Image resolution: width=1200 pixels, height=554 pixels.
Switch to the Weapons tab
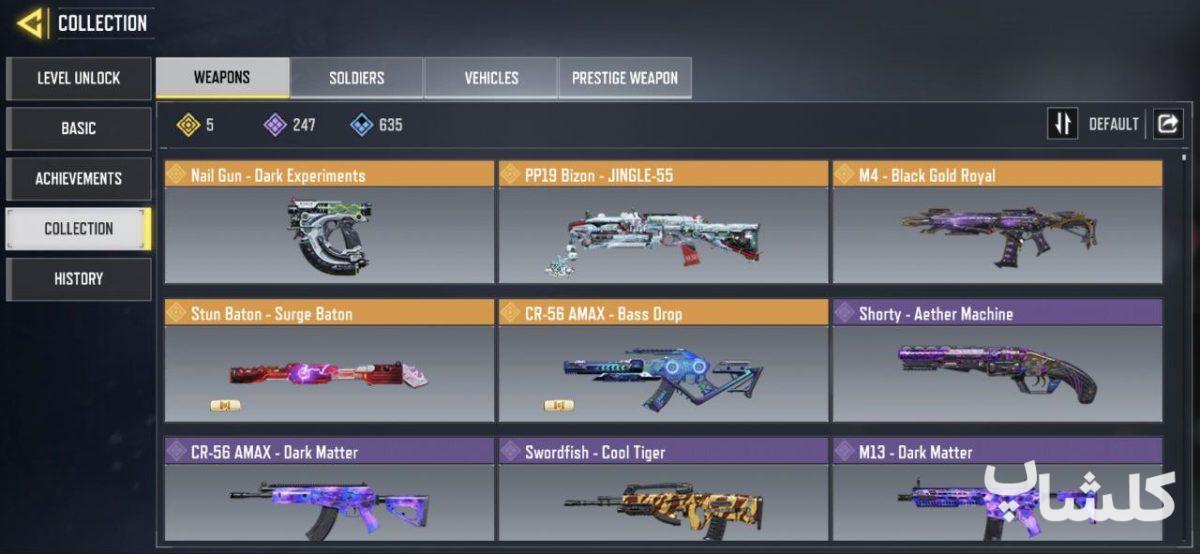pyautogui.click(x=222, y=77)
